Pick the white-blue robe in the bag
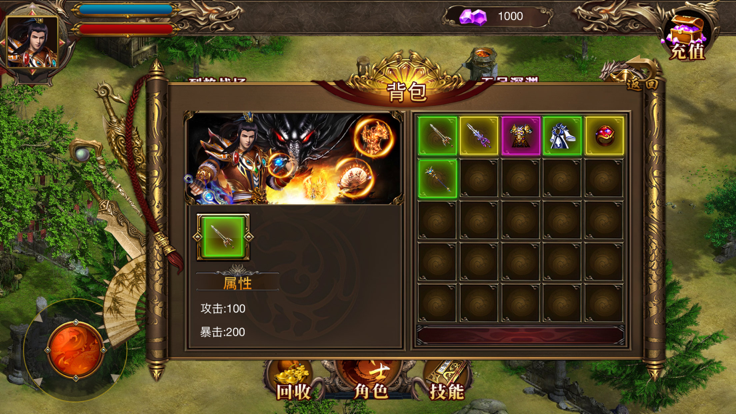The width and height of the screenshot is (736, 414). click(562, 136)
